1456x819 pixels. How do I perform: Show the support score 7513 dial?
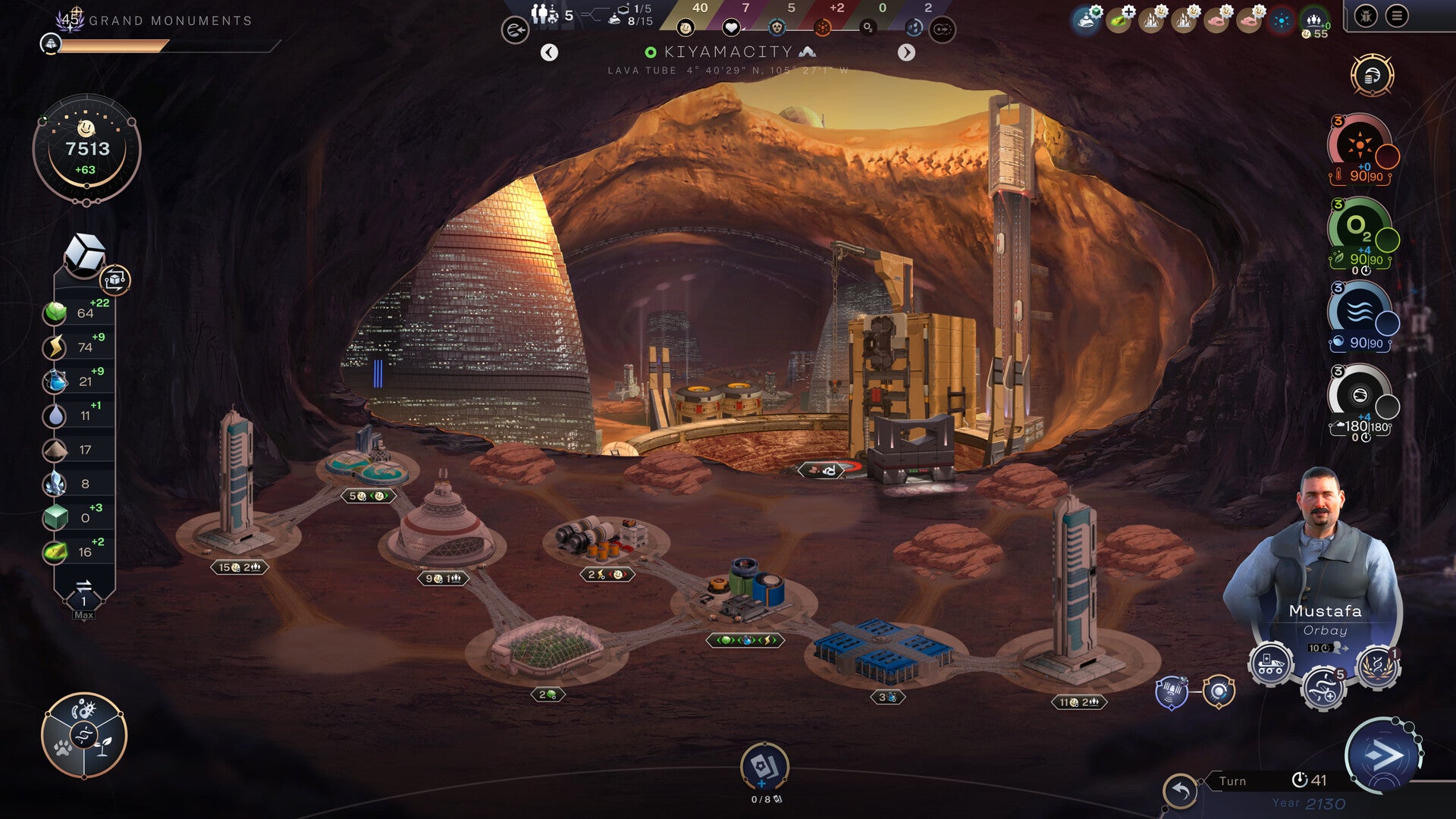point(86,150)
